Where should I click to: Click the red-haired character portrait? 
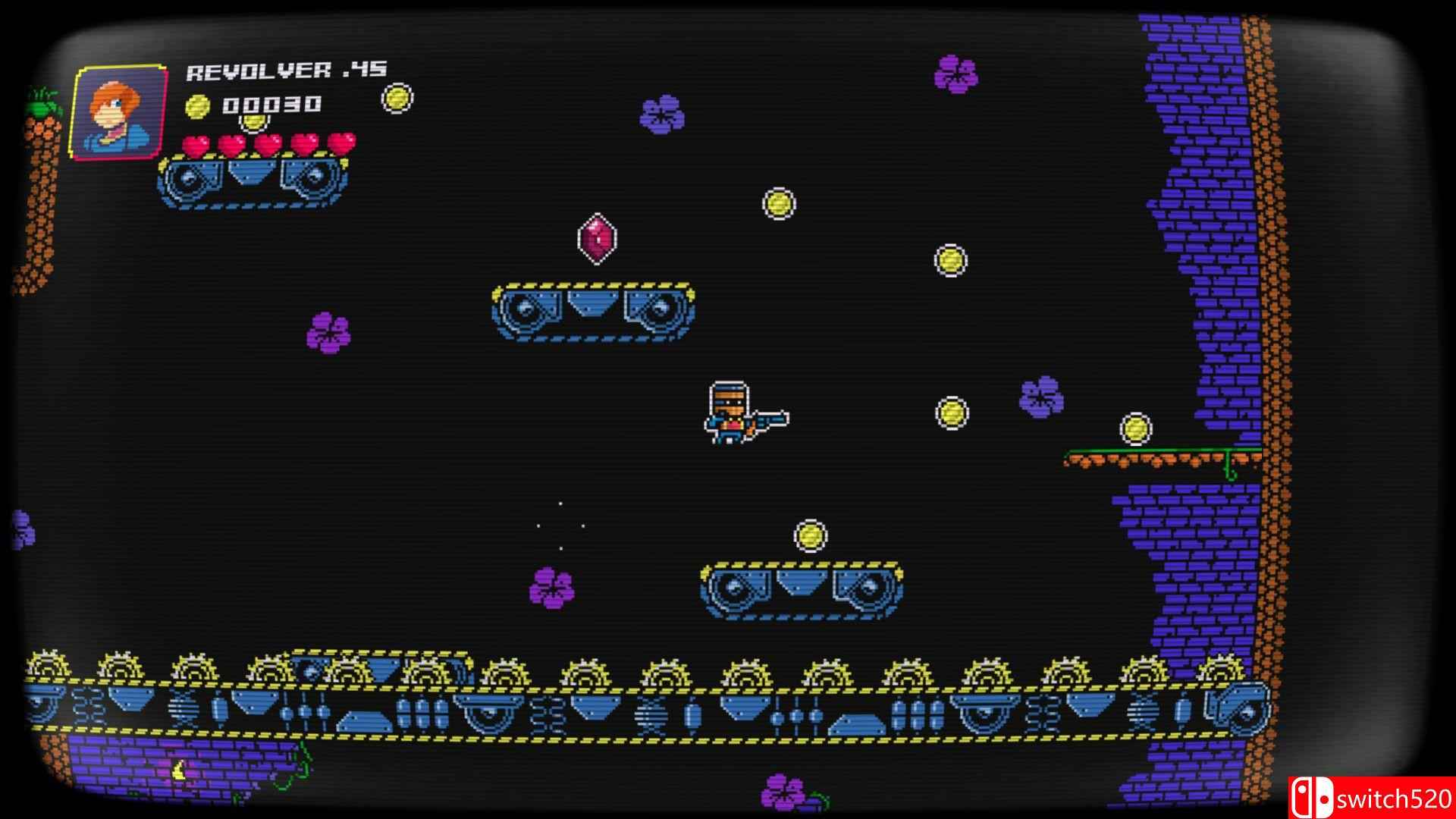point(119,111)
